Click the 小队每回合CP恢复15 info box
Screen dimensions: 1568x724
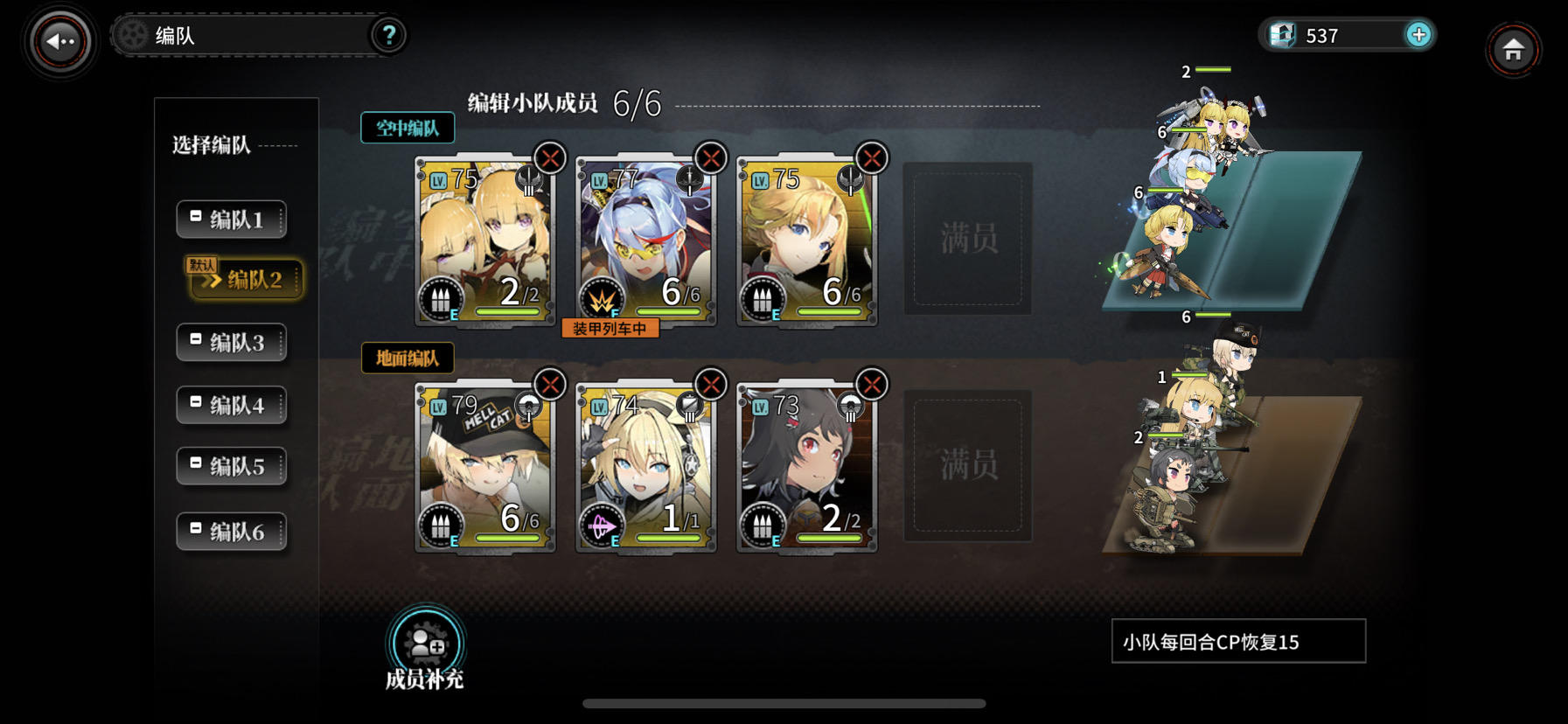click(x=1237, y=640)
